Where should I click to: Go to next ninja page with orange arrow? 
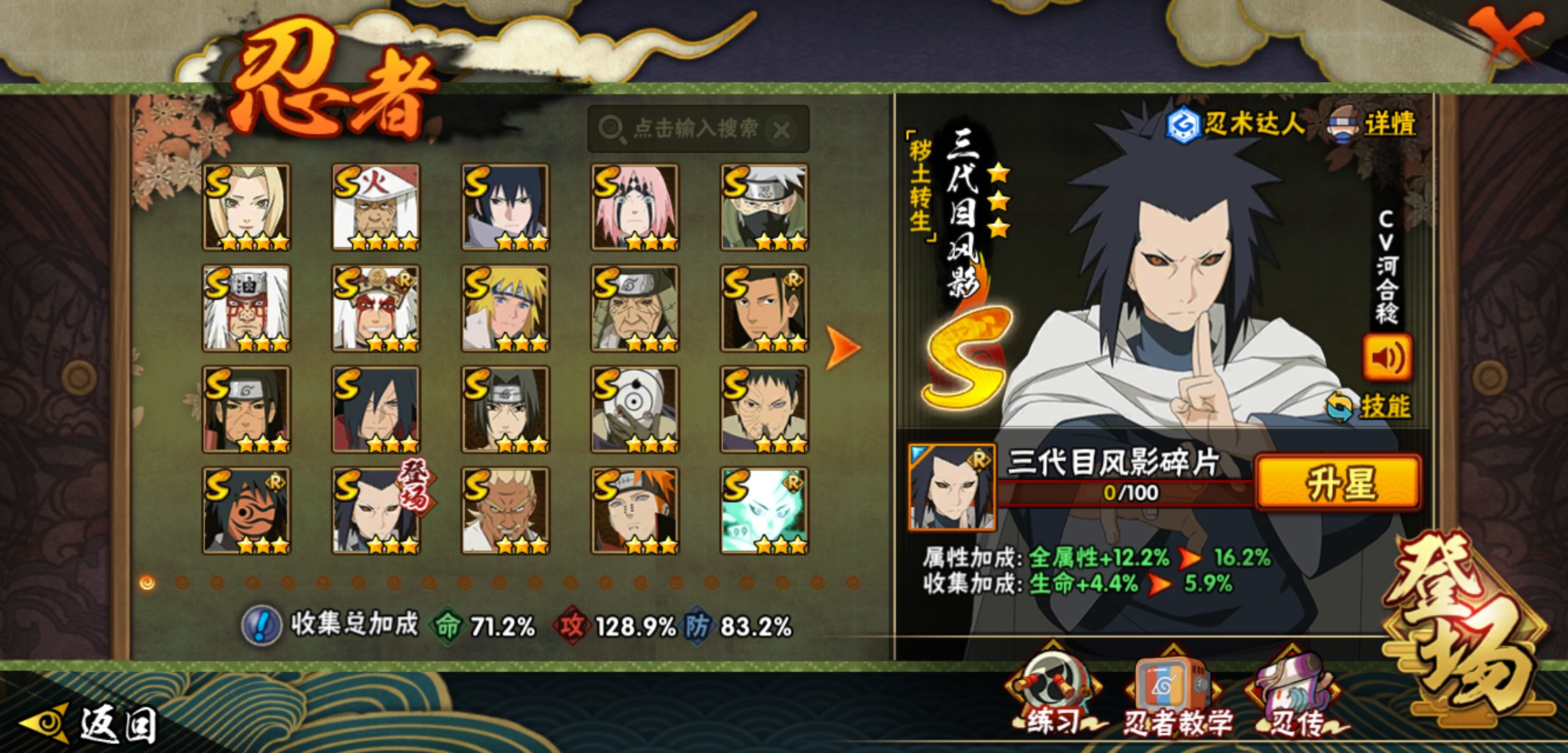tap(843, 347)
